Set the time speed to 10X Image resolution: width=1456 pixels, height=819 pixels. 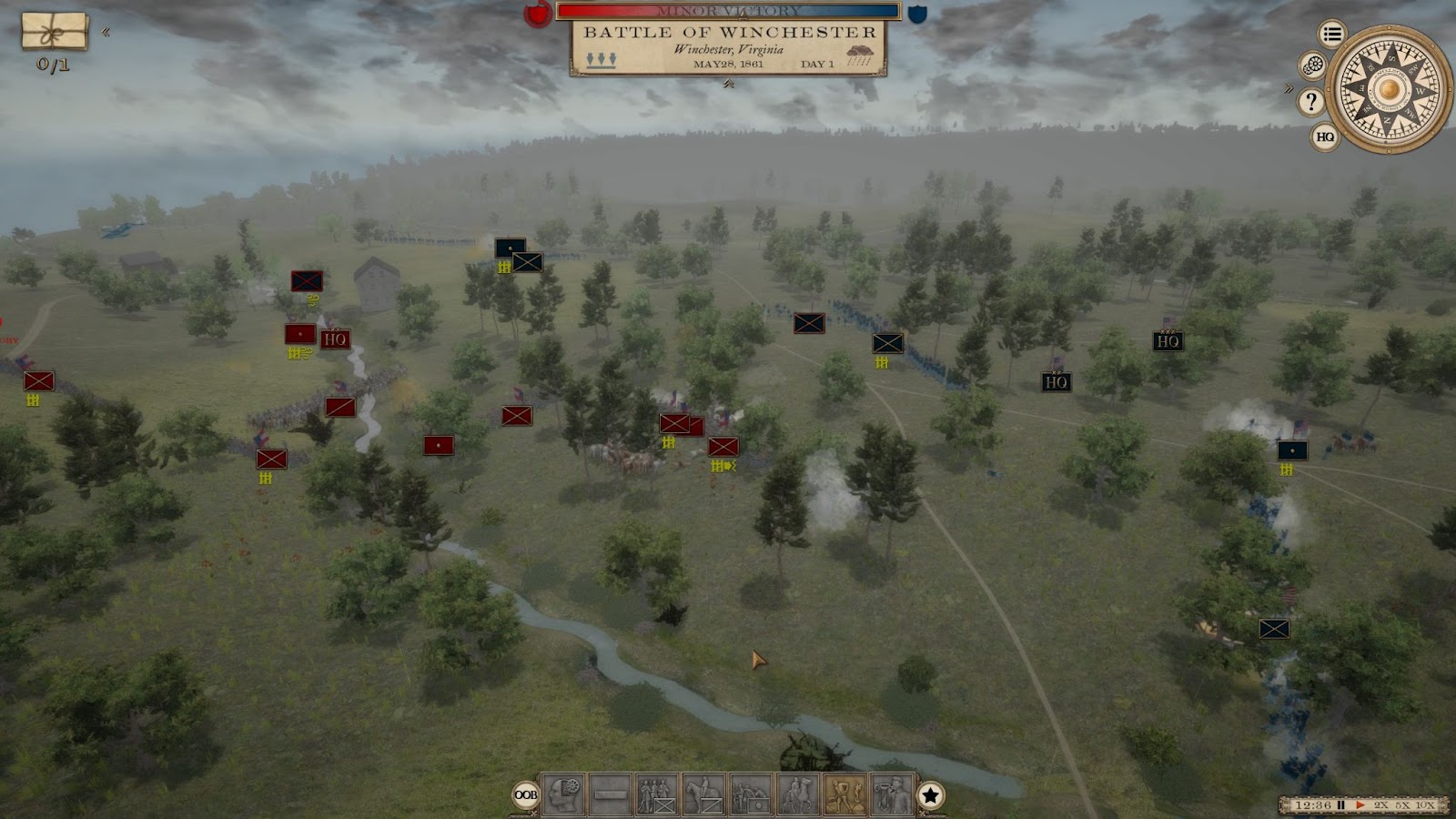click(1425, 805)
